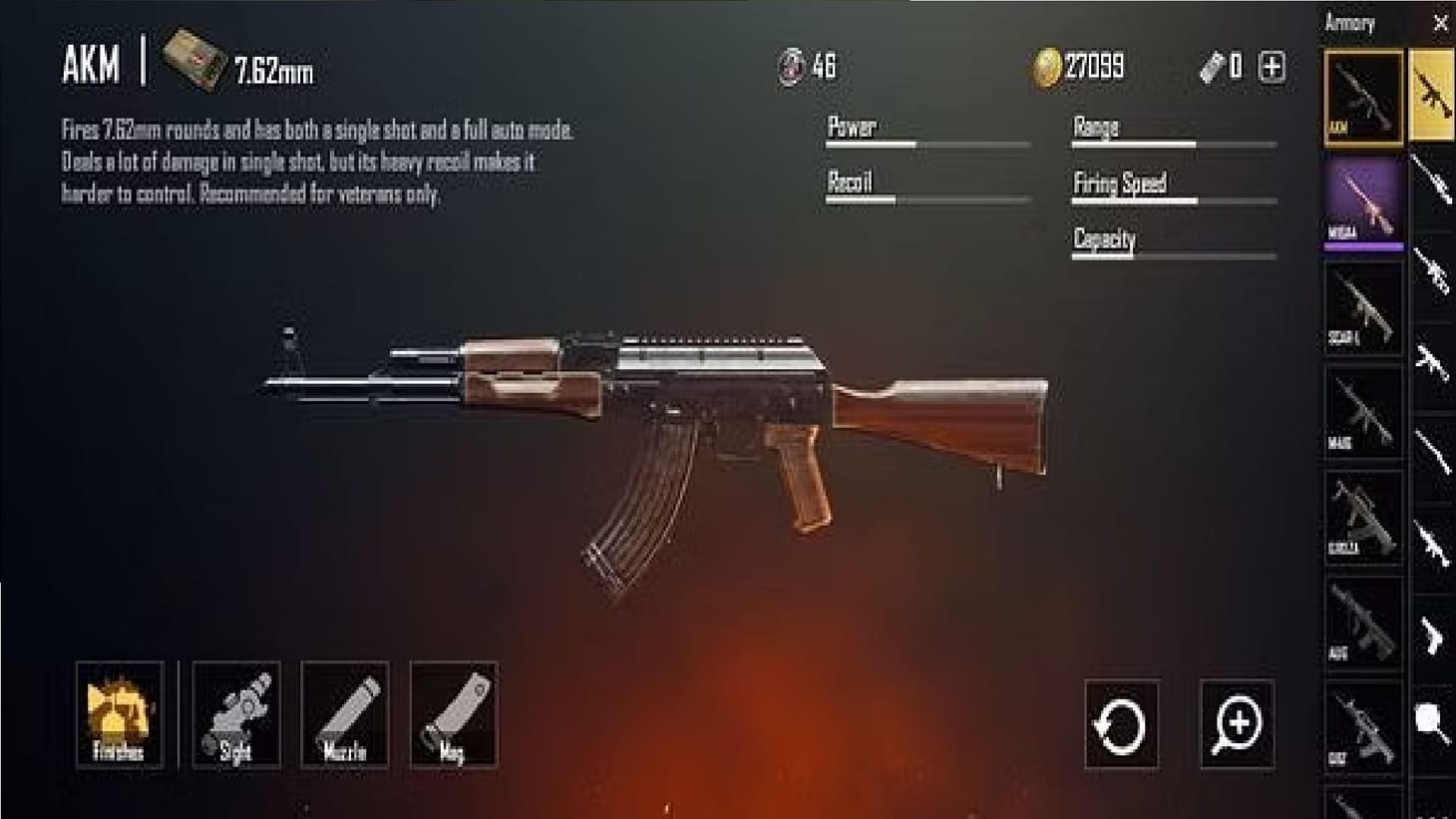Open the assault rifle category icon
The width and height of the screenshot is (1456, 819).
pos(1433,95)
